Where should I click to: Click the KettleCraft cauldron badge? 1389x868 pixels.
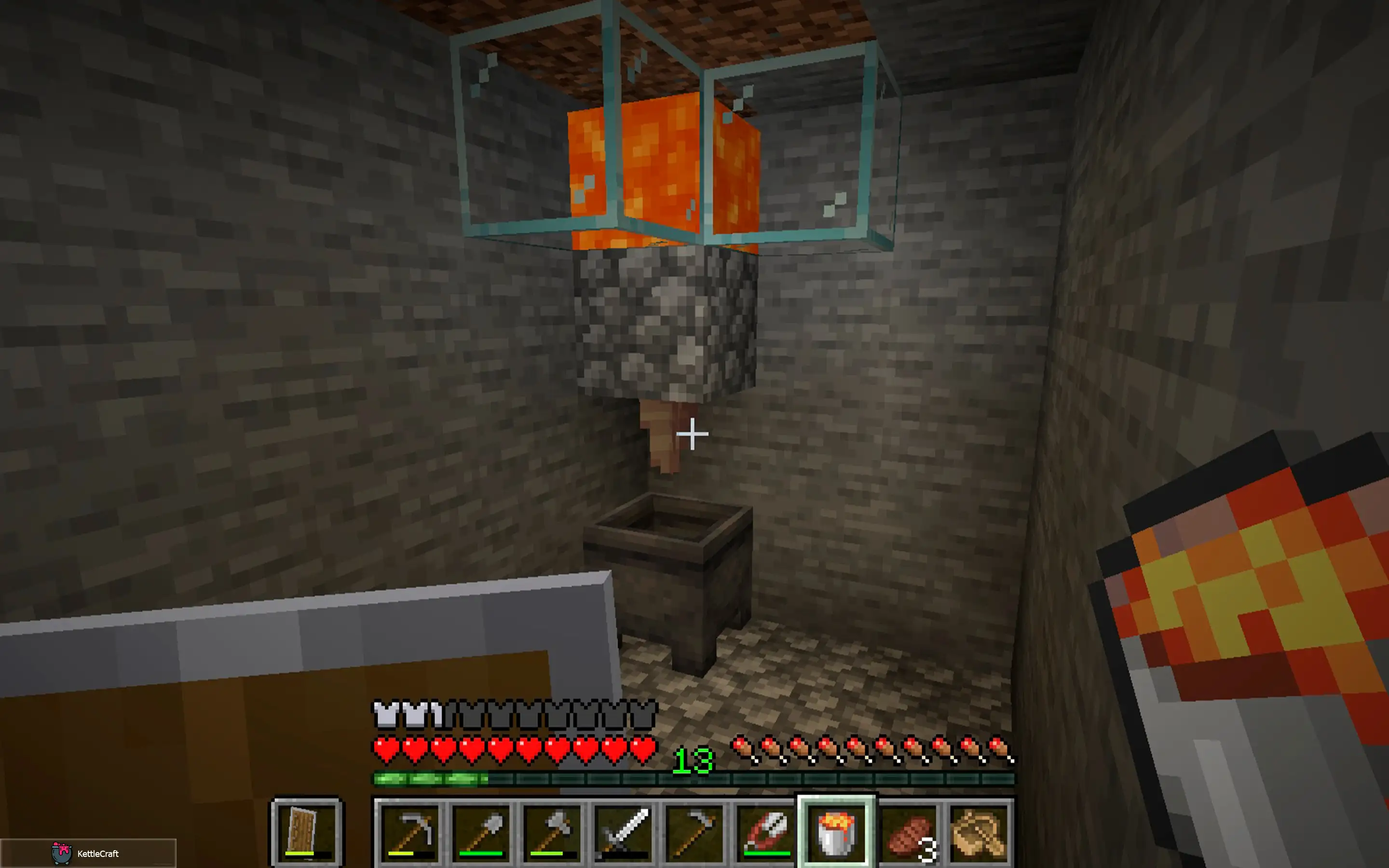point(62,854)
